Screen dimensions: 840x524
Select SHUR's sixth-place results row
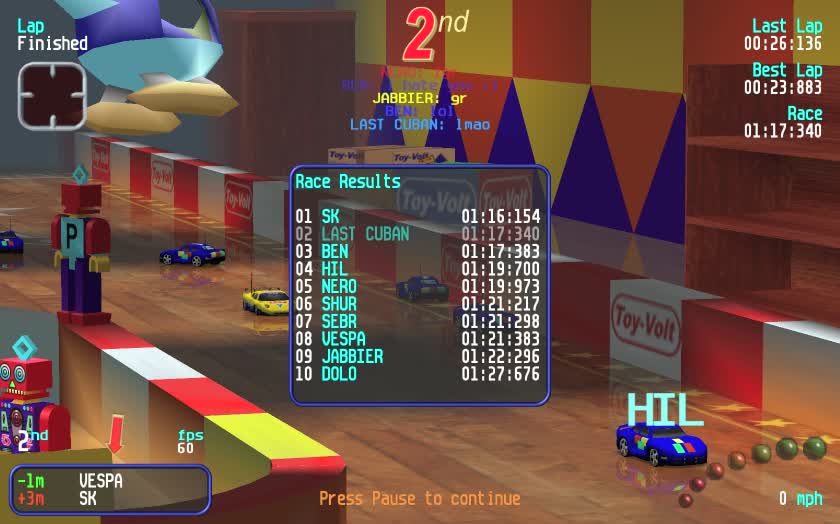point(418,304)
